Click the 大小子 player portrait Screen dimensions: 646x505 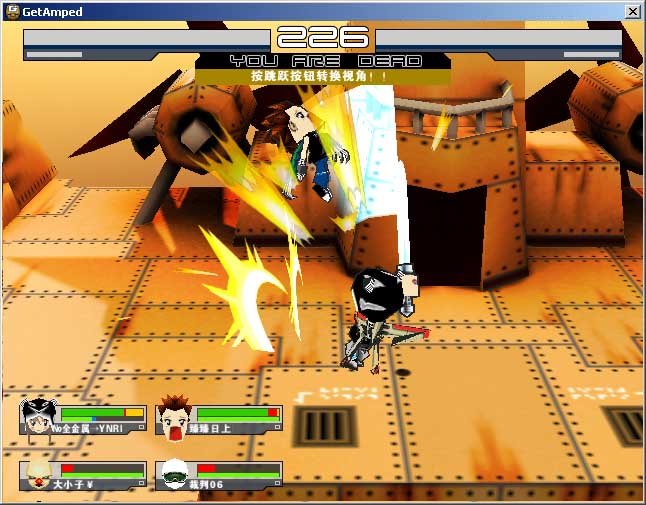tap(38, 473)
